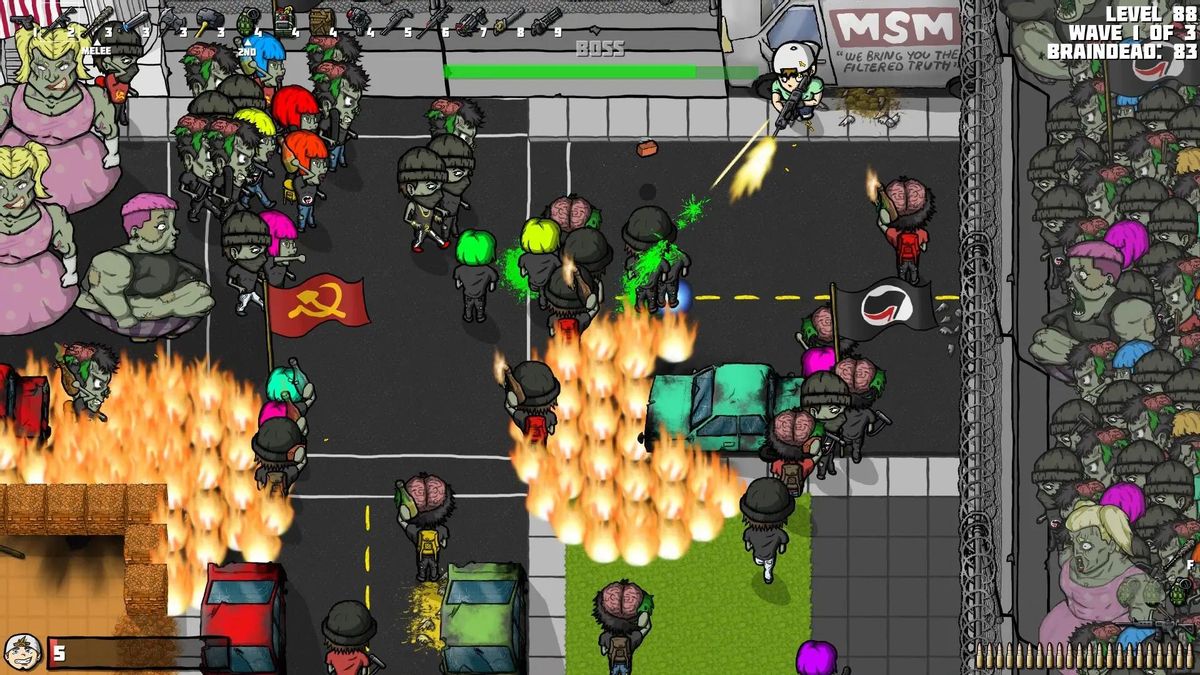Choose the battle axe weapon icon

(x=171, y=18)
